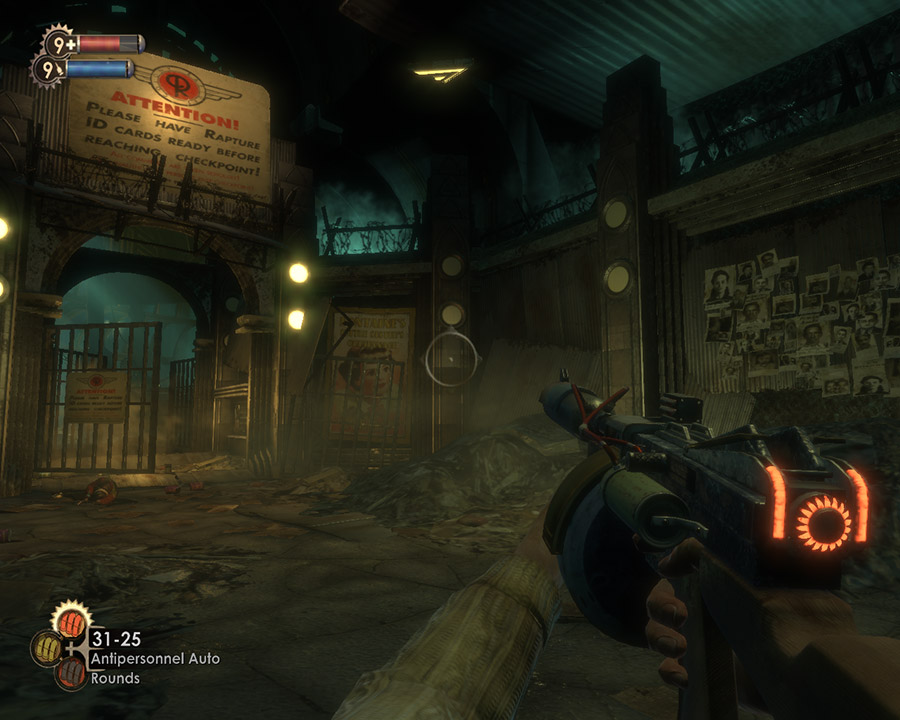The width and height of the screenshot is (900, 720).
Task: Choose the dark gray ammo type icon
Action: [x=70, y=672]
